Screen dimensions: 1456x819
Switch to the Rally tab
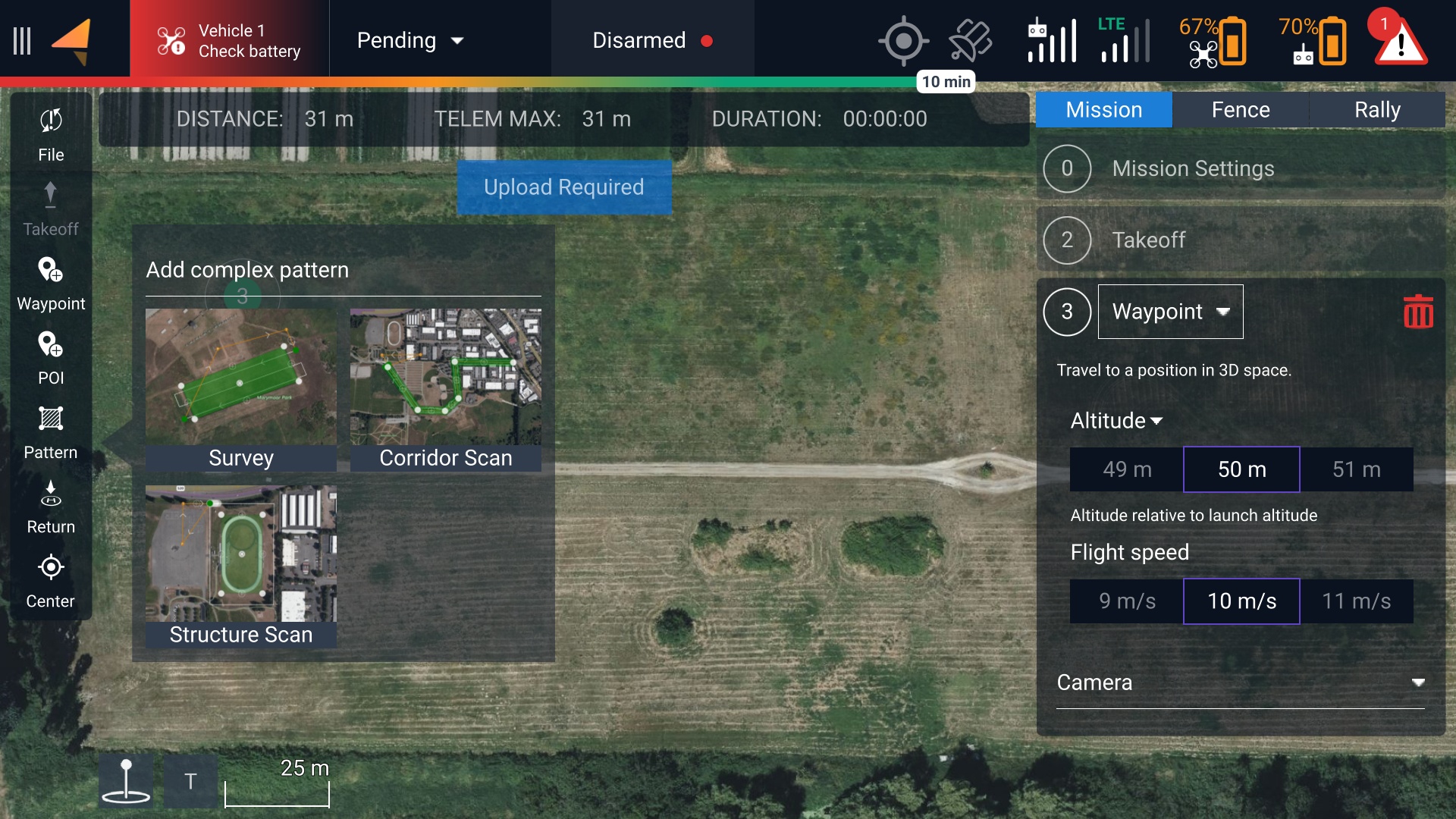(1376, 110)
